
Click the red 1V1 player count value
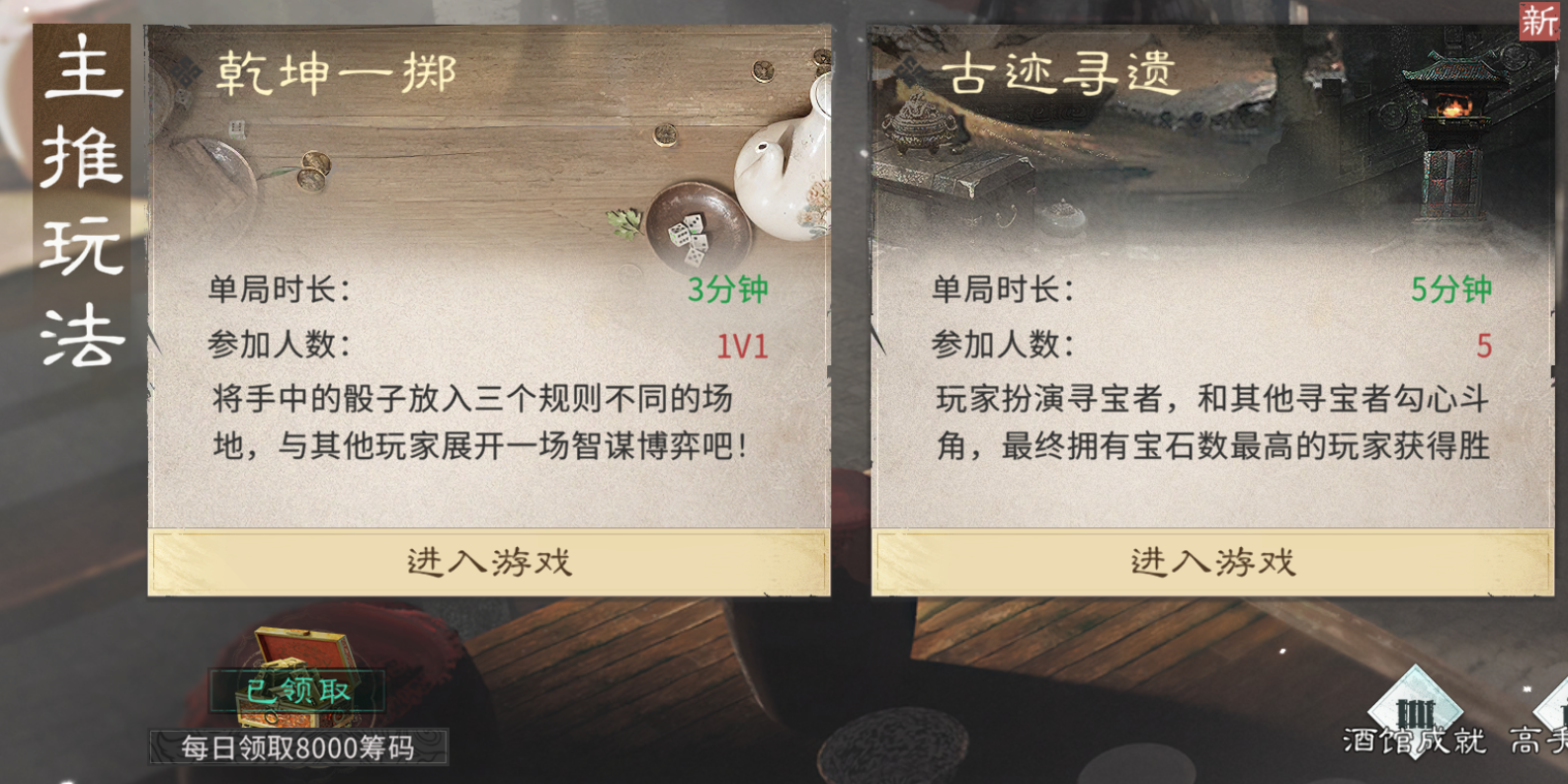(x=741, y=347)
